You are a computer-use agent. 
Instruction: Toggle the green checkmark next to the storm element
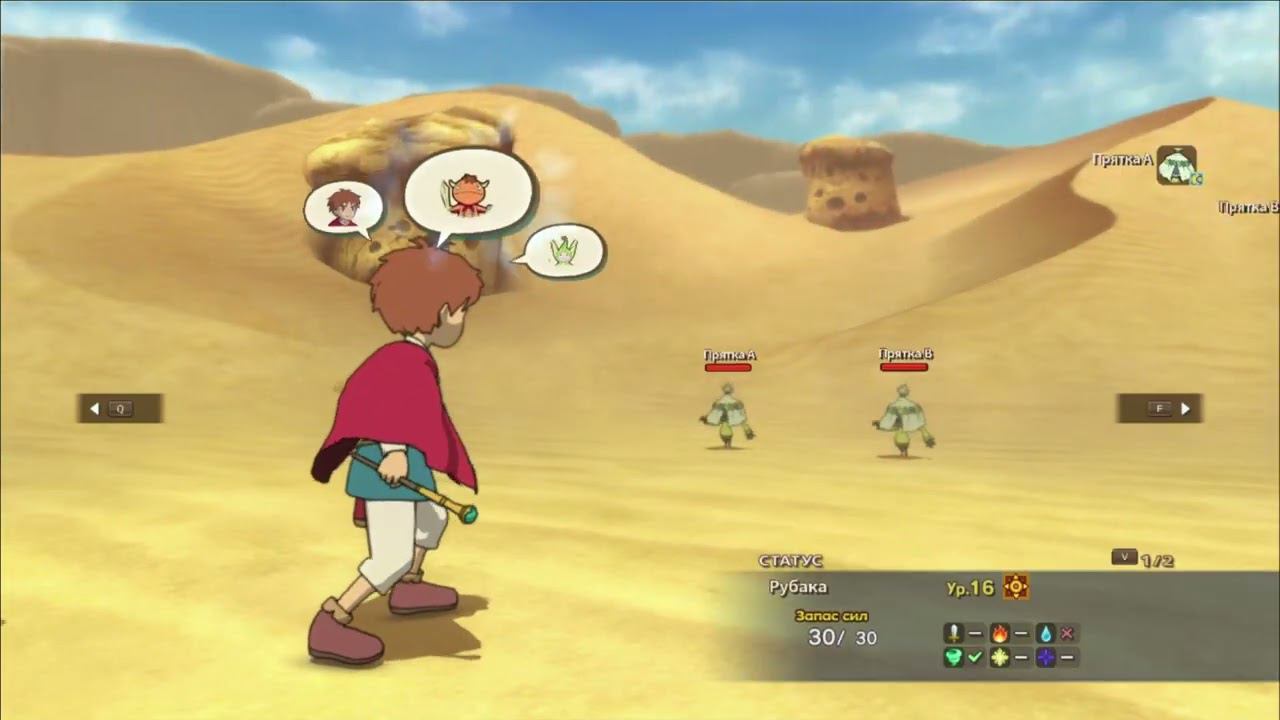975,658
